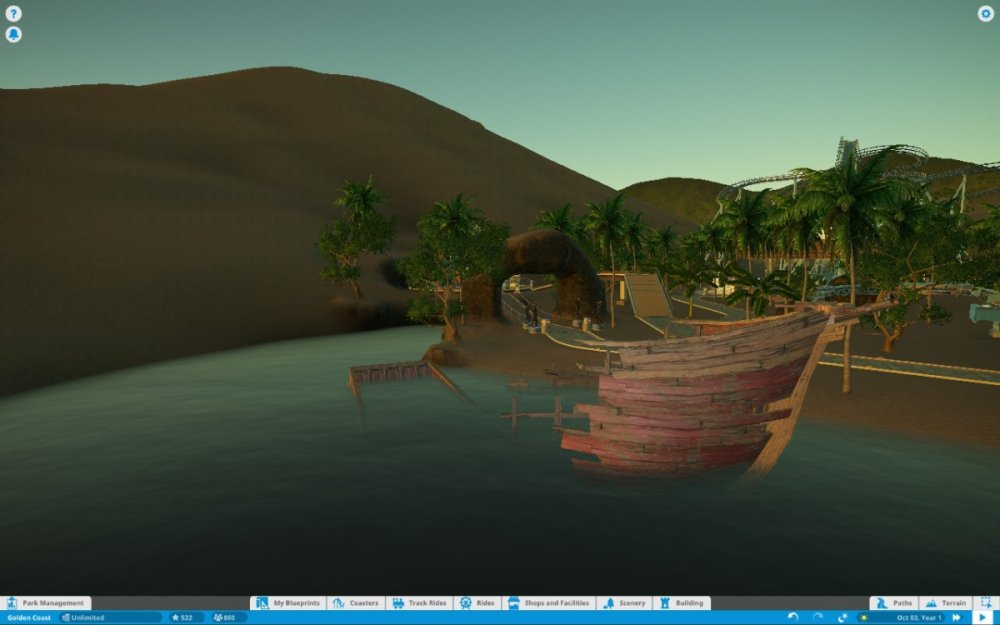Click the play button to resume time
The height and width of the screenshot is (625, 1000).
[982, 618]
